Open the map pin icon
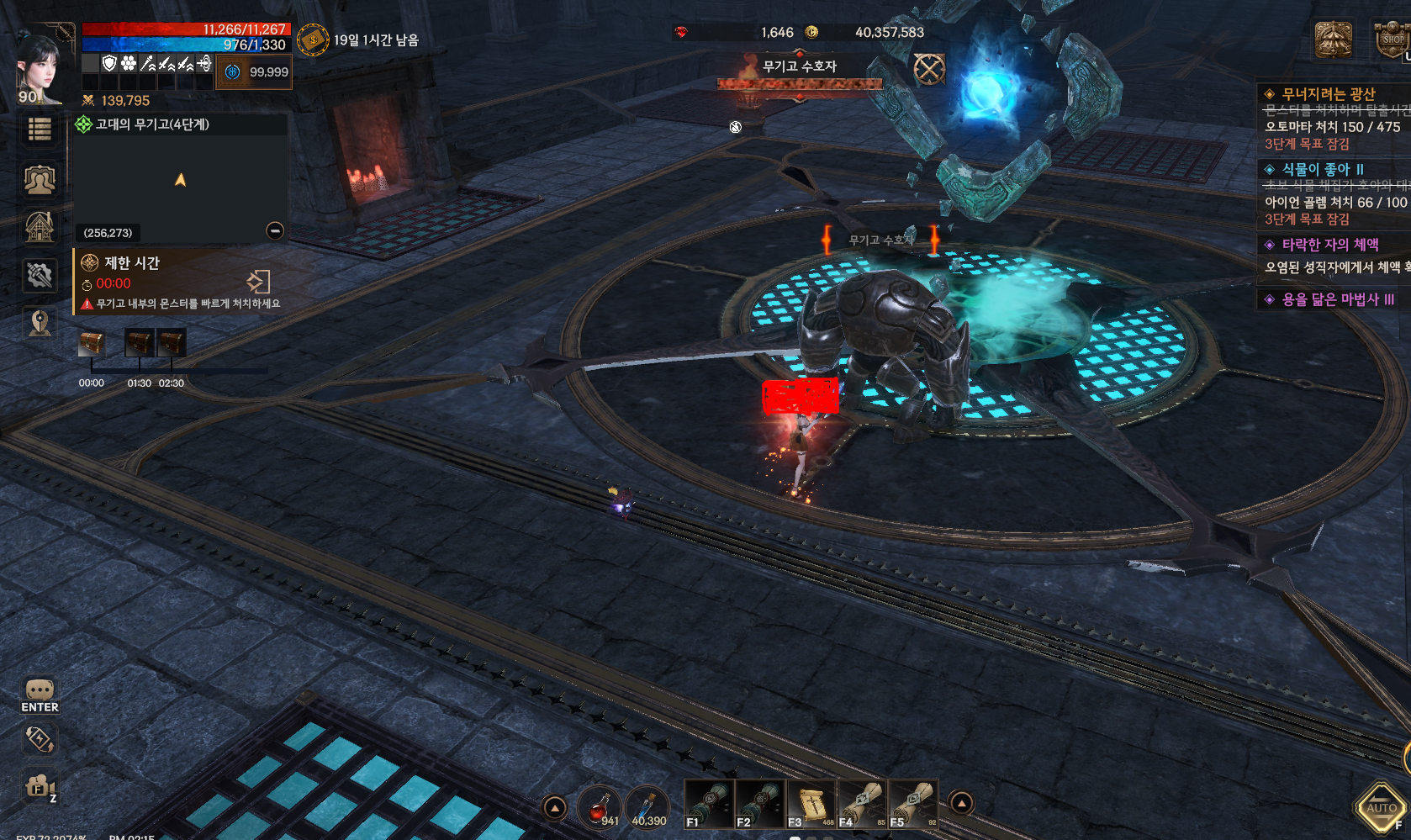Screen dimensions: 1411x840 click(40, 323)
